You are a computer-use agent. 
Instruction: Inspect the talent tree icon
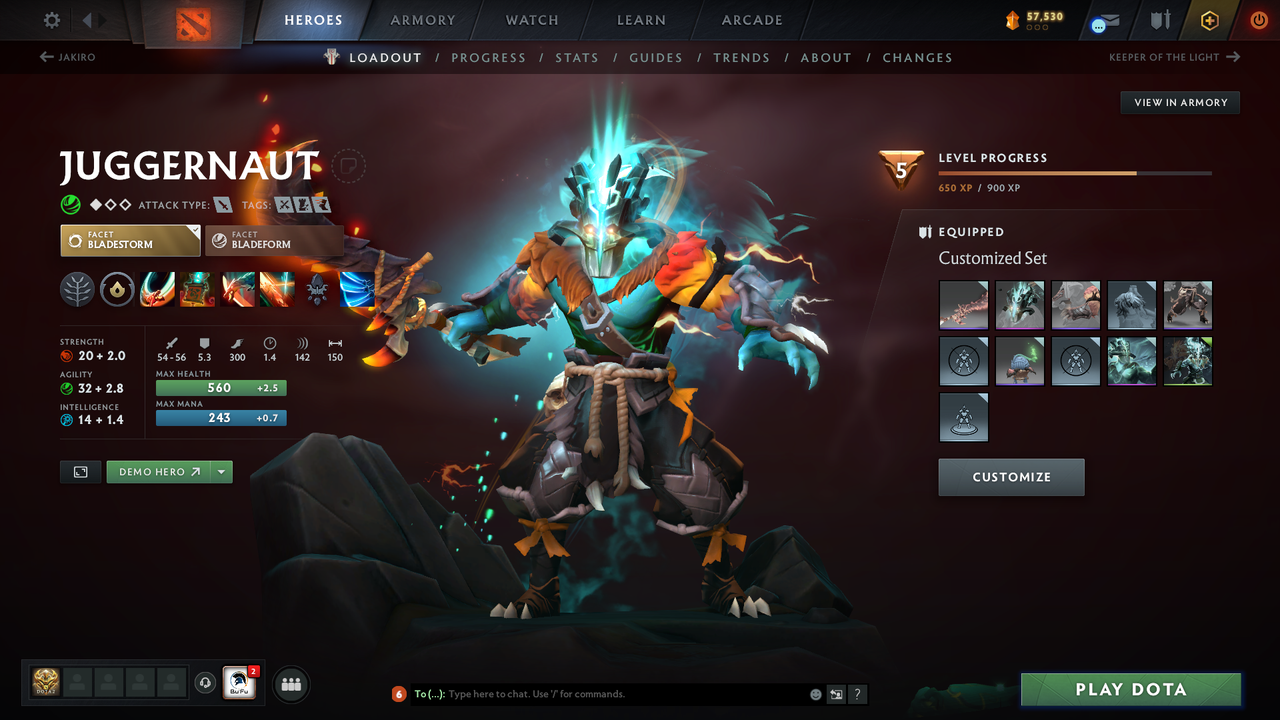[77, 290]
